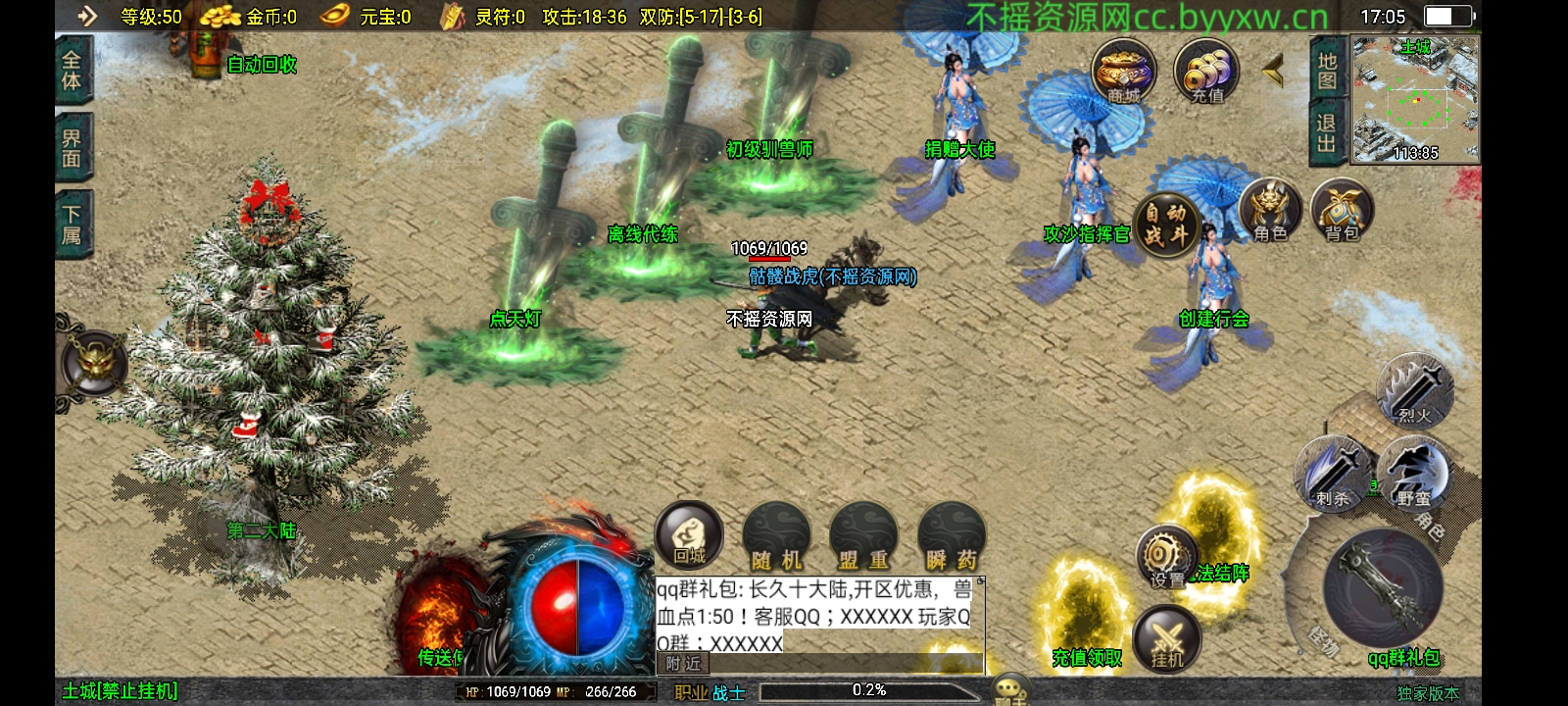Screen dimensions: 1568x706
Task: Select the 界面 interface tab
Action: coord(73,147)
